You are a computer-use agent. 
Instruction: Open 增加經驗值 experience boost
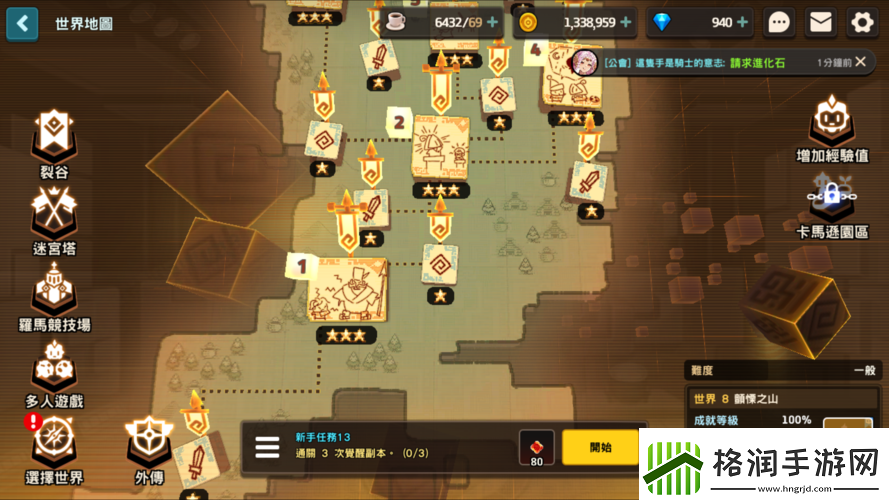click(x=832, y=130)
